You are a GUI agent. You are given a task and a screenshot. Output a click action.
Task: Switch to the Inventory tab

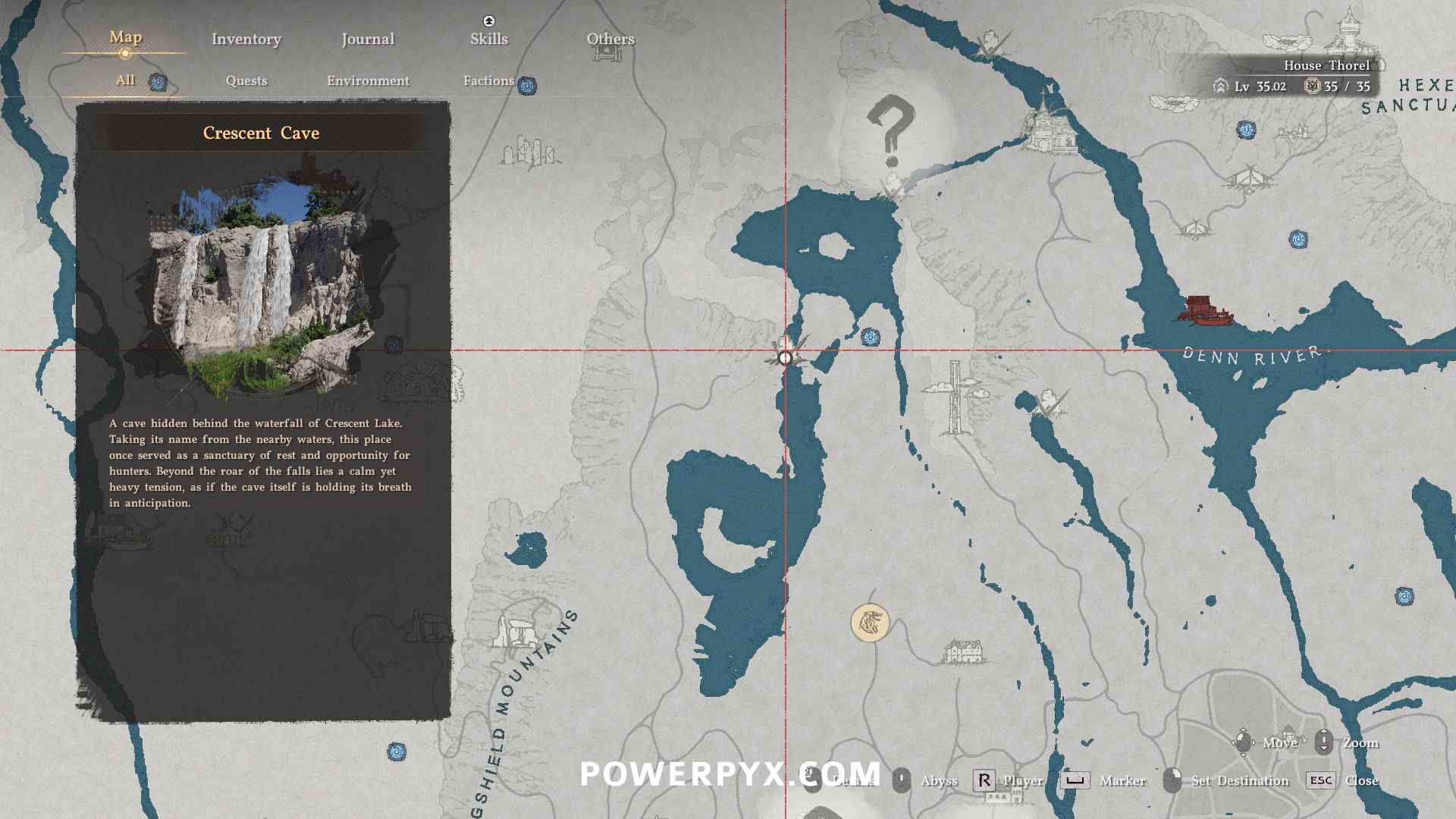click(x=246, y=39)
